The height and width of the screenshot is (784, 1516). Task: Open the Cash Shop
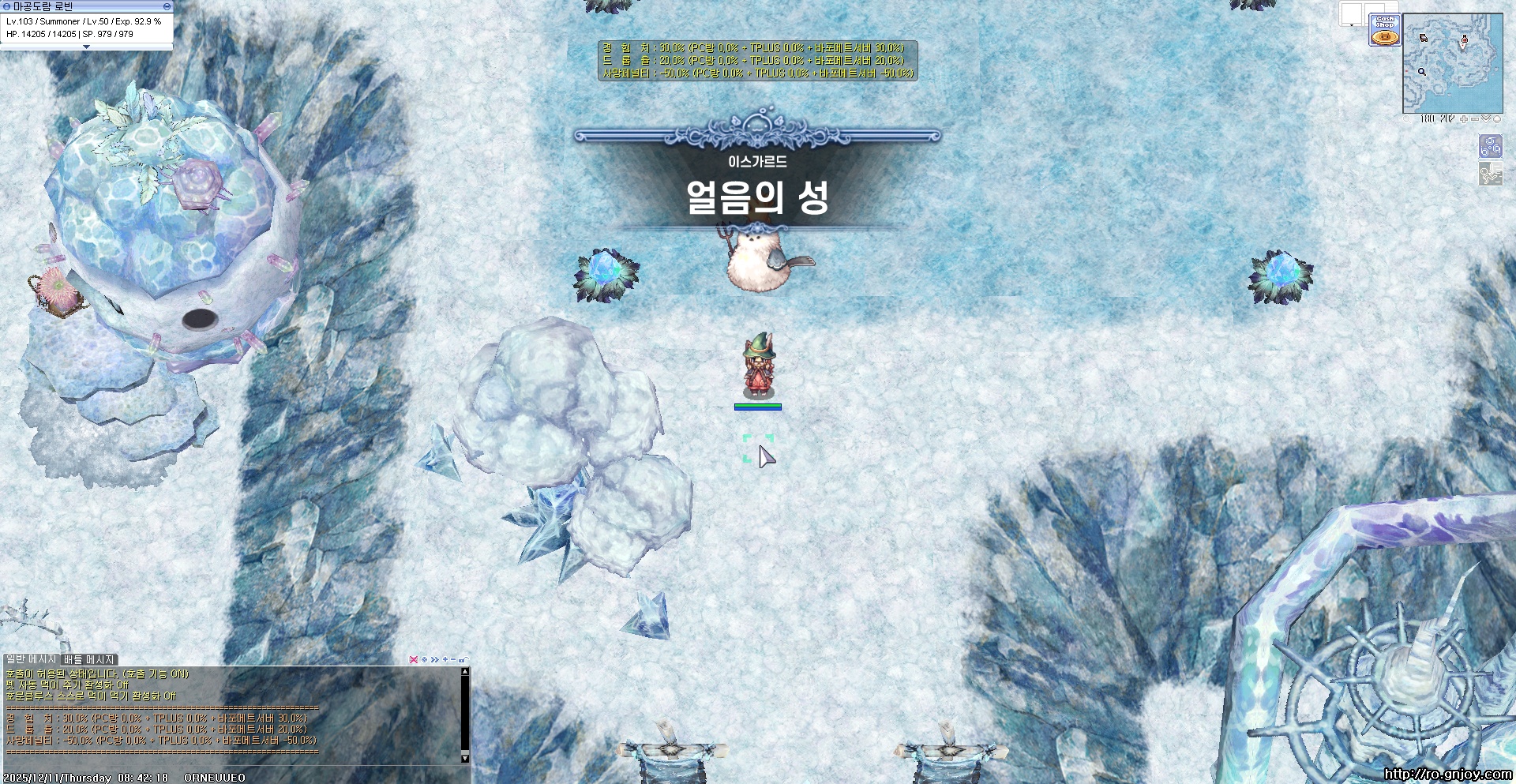tap(1385, 28)
